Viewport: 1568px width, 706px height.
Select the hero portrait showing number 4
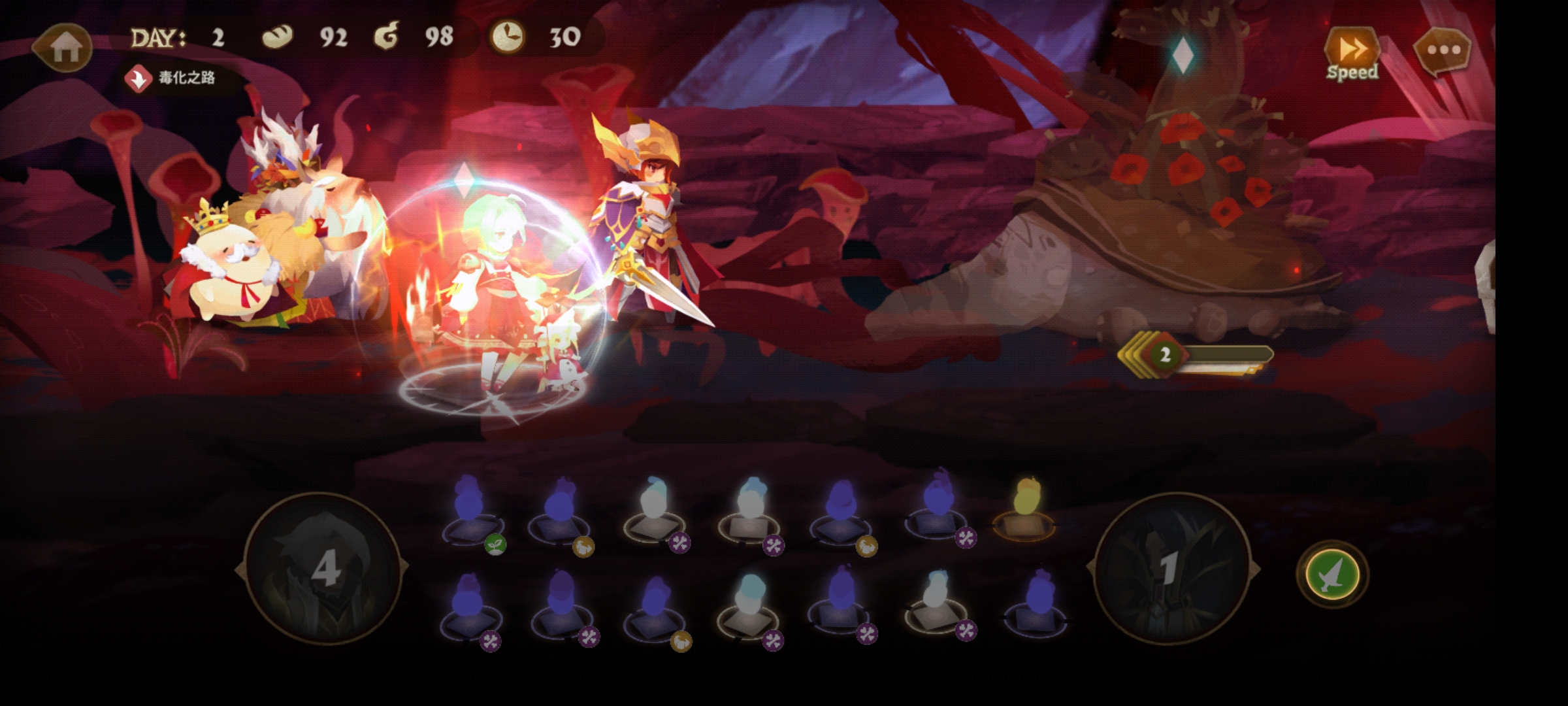323,569
